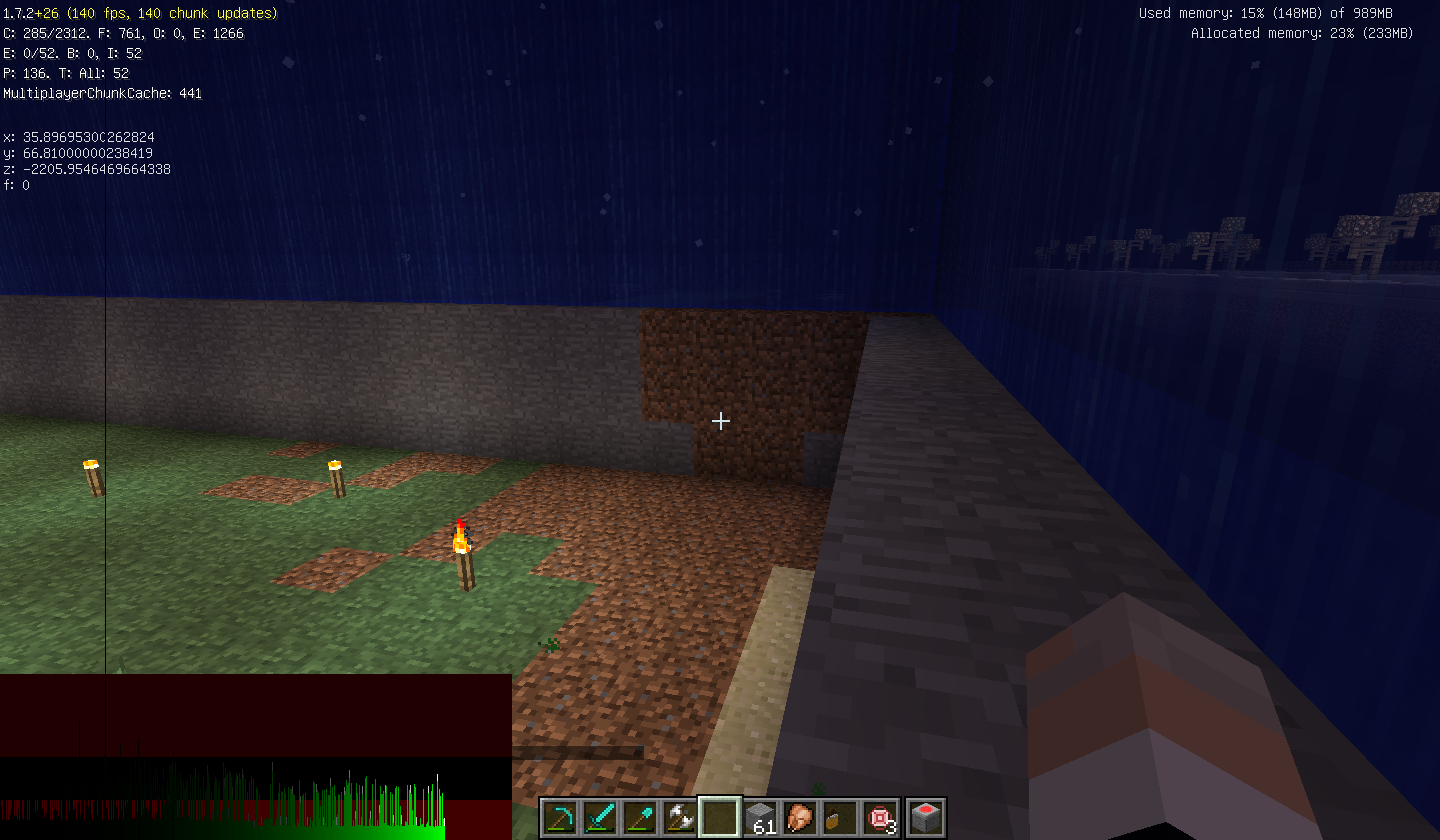Select the diamond pickaxe hotbar slot
This screenshot has height=840, width=1440.
click(x=560, y=817)
